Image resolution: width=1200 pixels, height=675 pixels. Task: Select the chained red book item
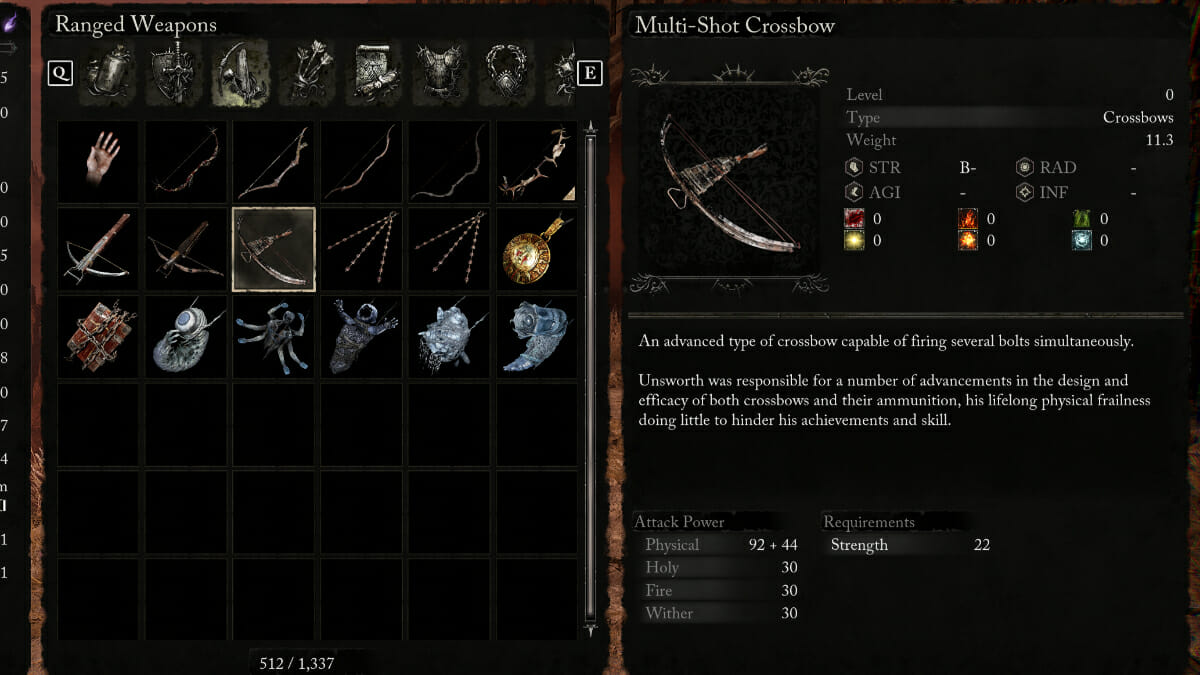coord(98,338)
